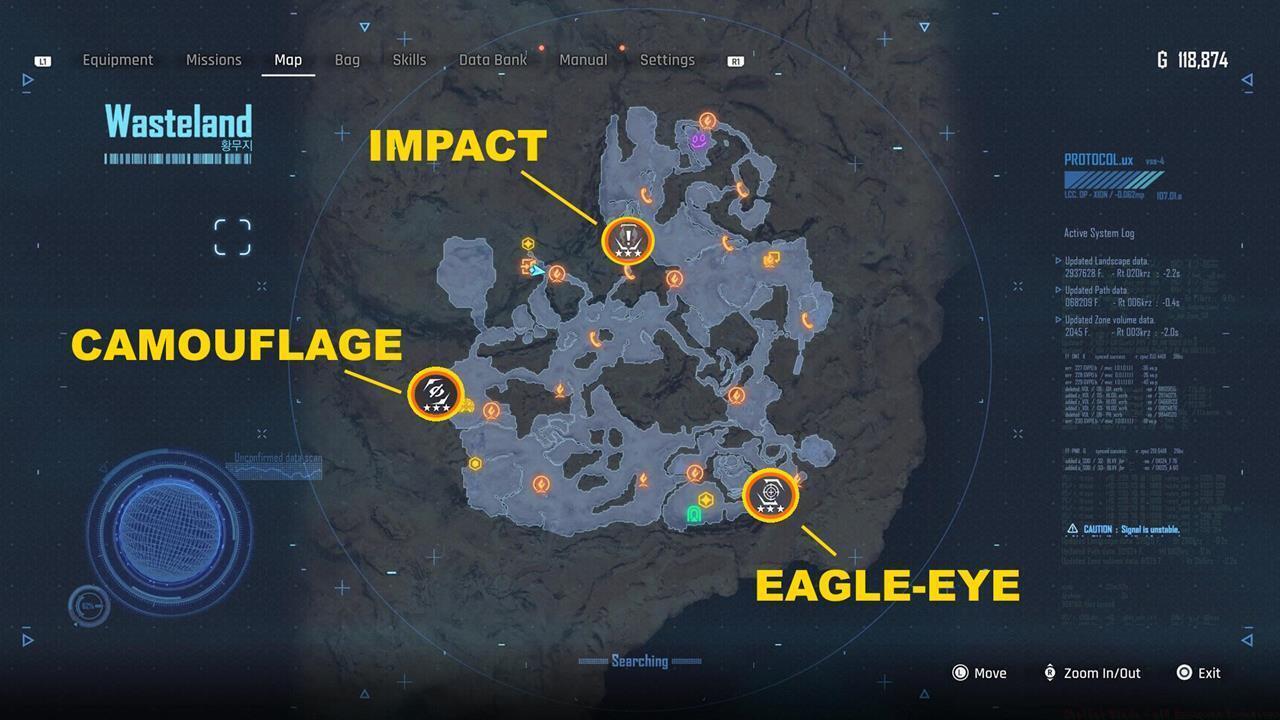Click the purple smiley enemy icon on the map
Image resolution: width=1280 pixels, height=720 pixels.
click(x=697, y=141)
